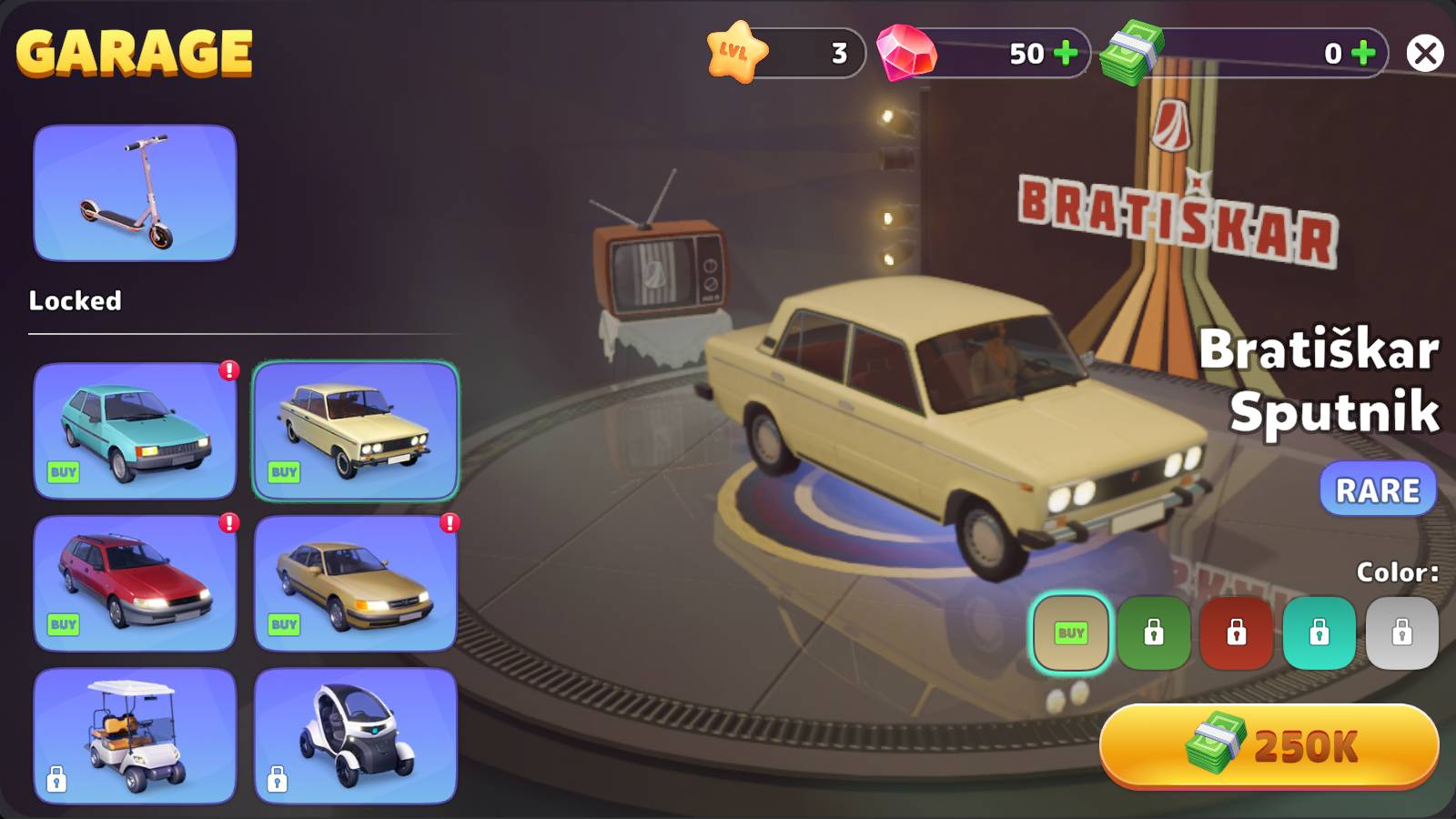Screen dimensions: 1456x819
Task: Select the cream Bratiškar Sputnik tile
Action: tap(355, 430)
